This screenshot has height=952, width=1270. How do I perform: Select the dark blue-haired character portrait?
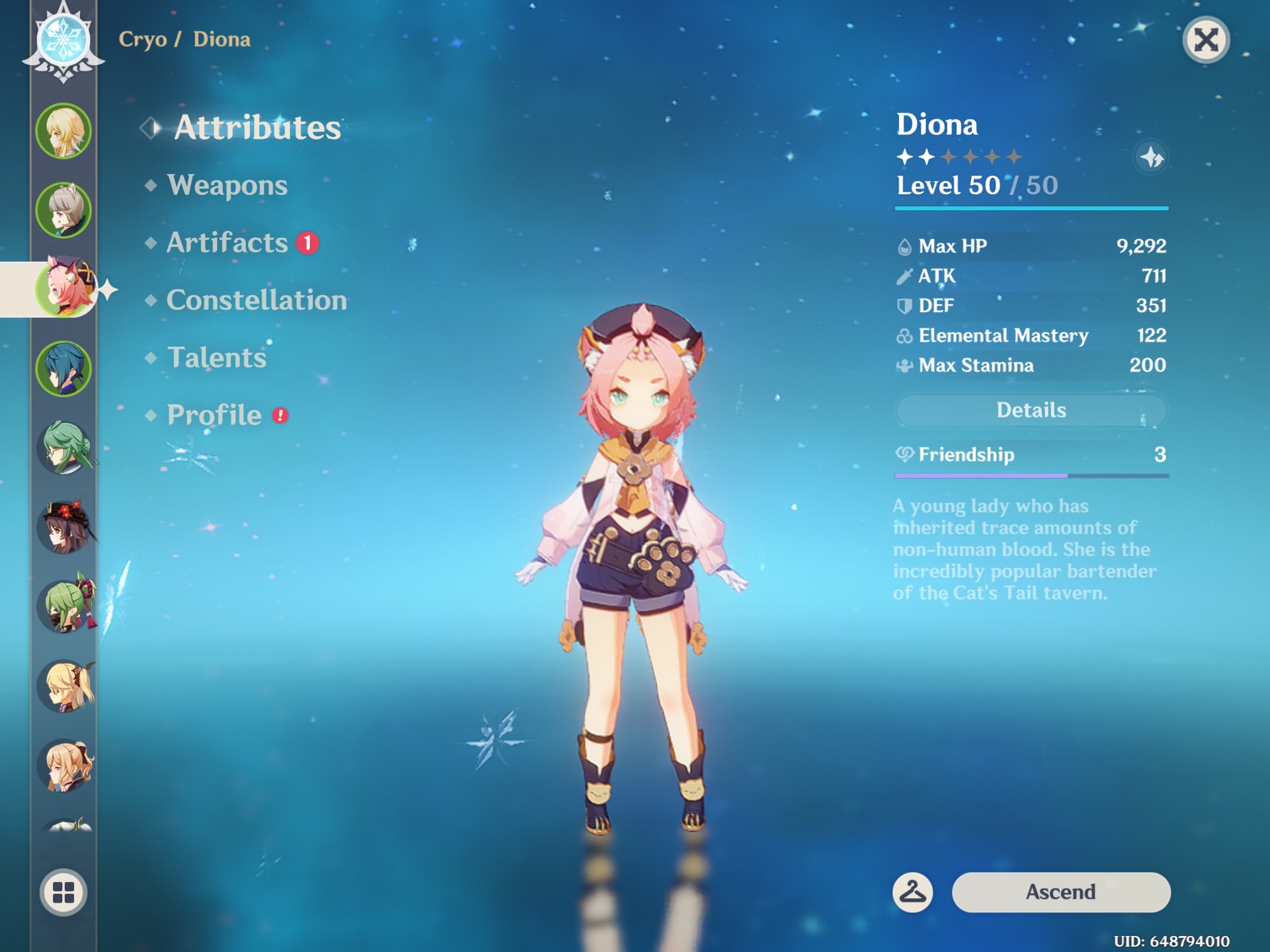pos(63,369)
